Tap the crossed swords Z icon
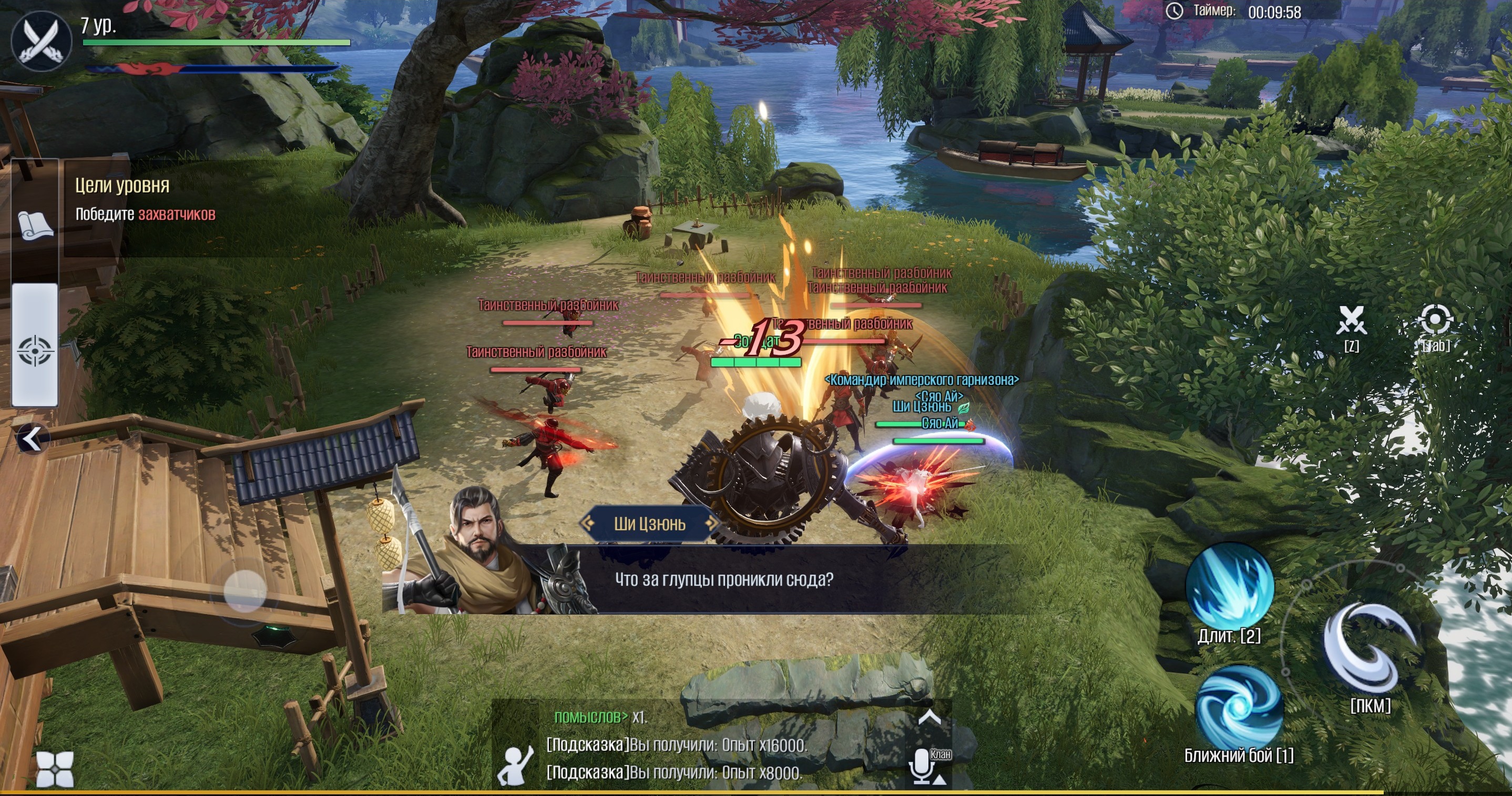 (x=1351, y=321)
